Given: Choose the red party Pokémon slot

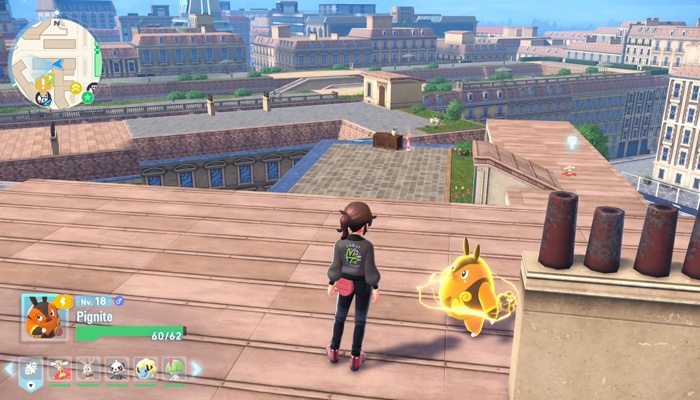Looking at the screenshot, I should [61, 369].
